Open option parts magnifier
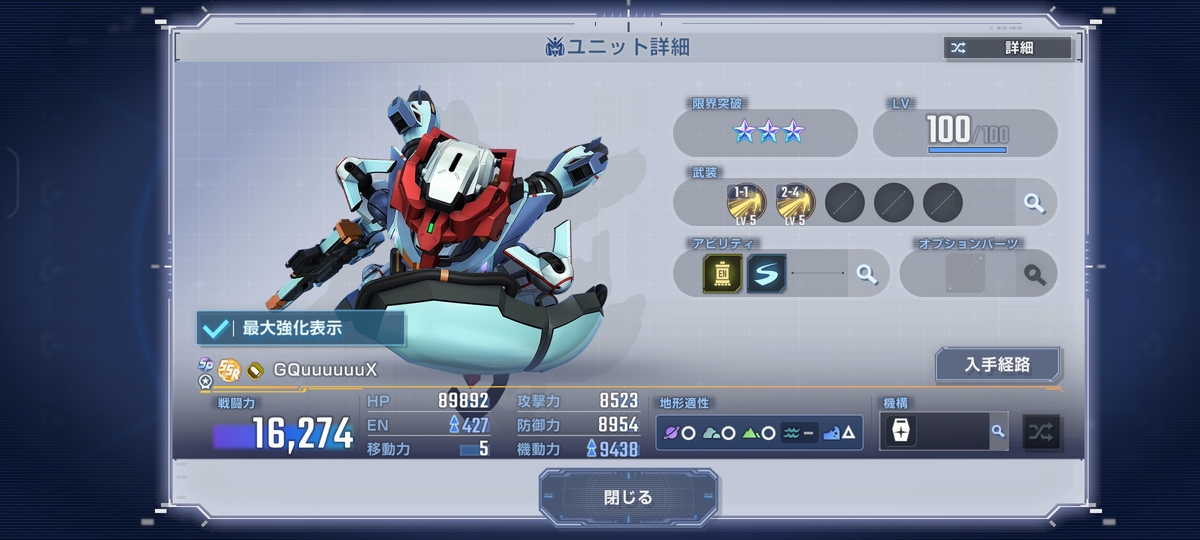Screen dimensions: 1200x540 coord(1034,273)
